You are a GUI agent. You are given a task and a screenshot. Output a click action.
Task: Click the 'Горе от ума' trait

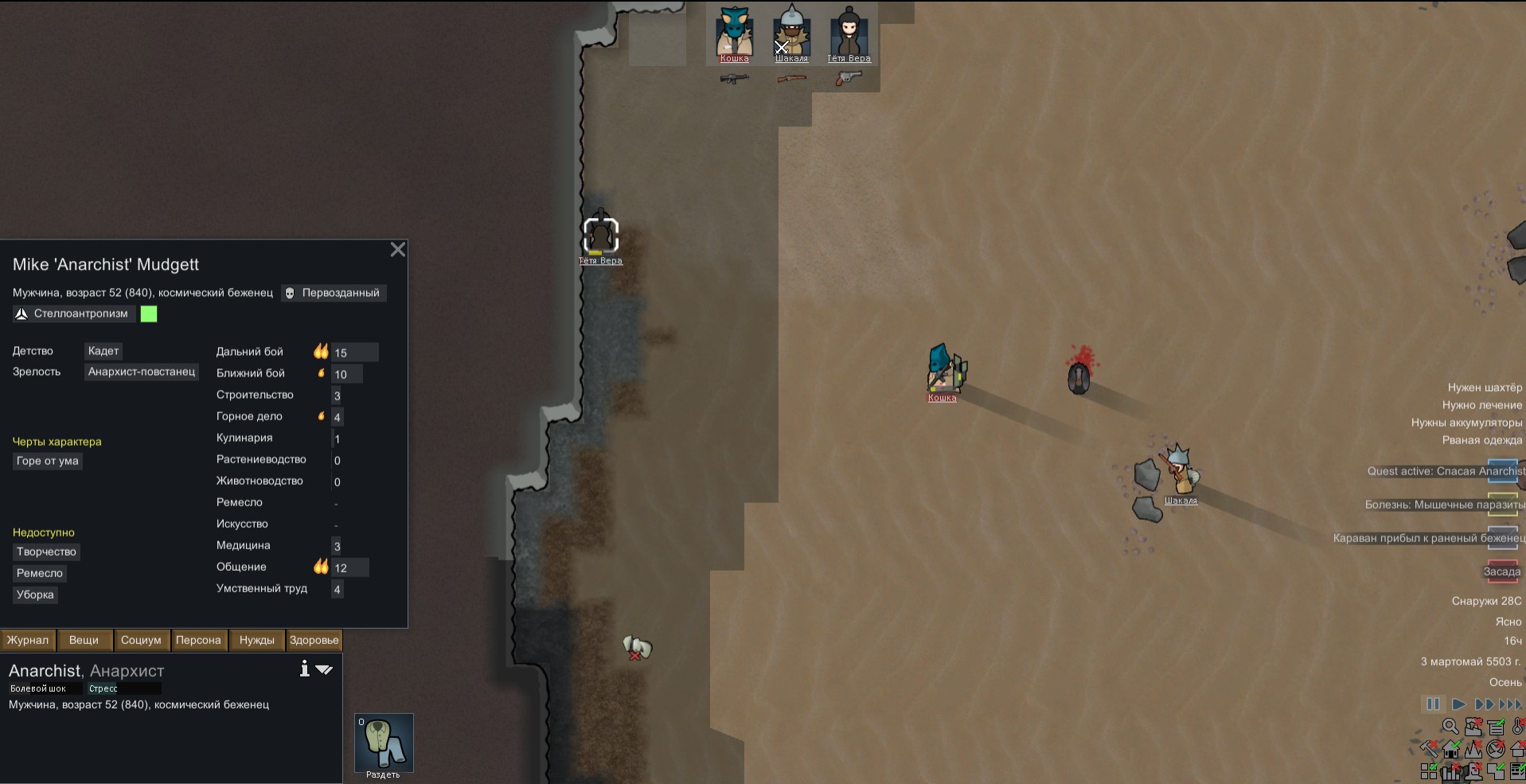point(48,461)
